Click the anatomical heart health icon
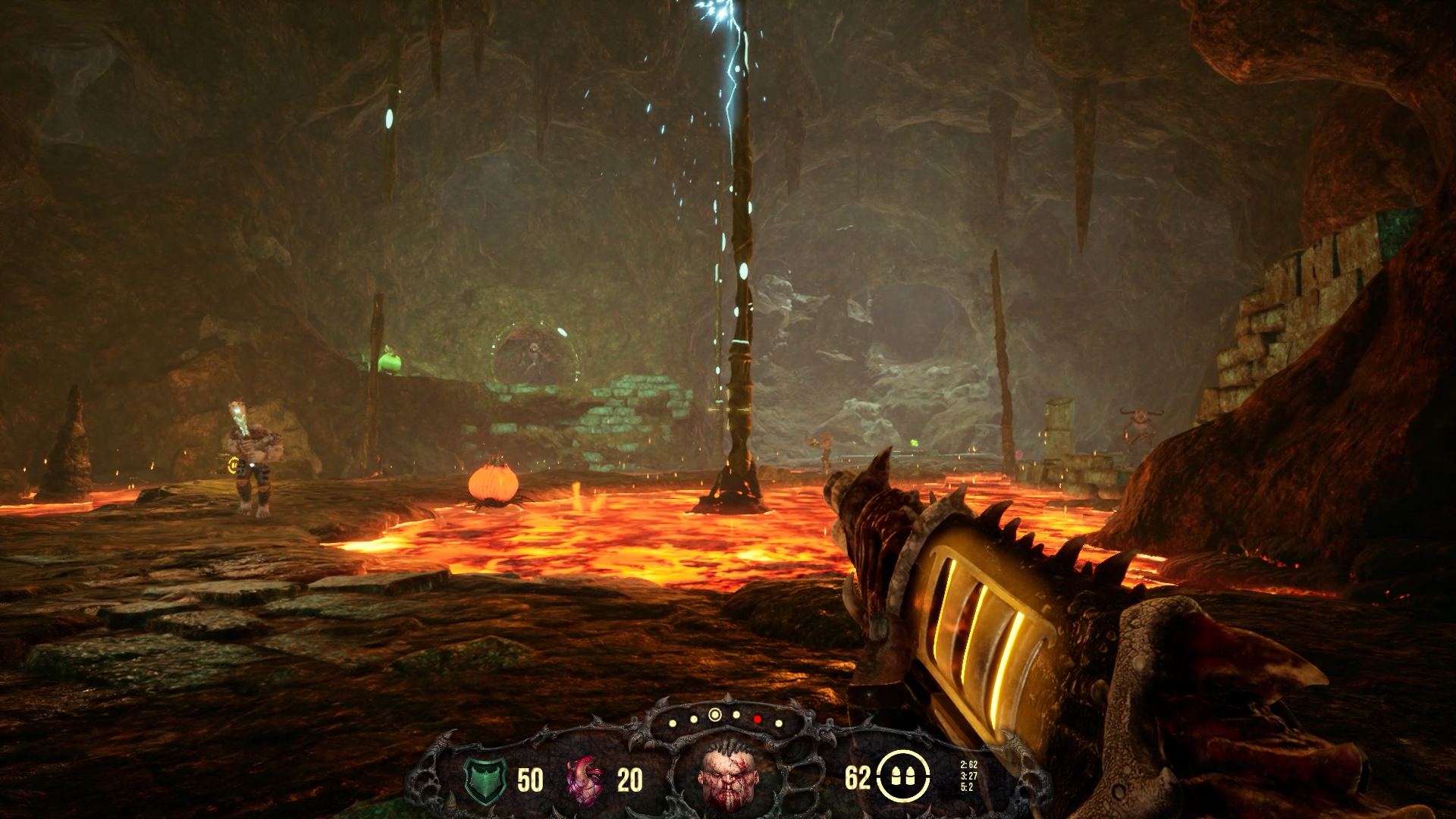 click(x=585, y=779)
